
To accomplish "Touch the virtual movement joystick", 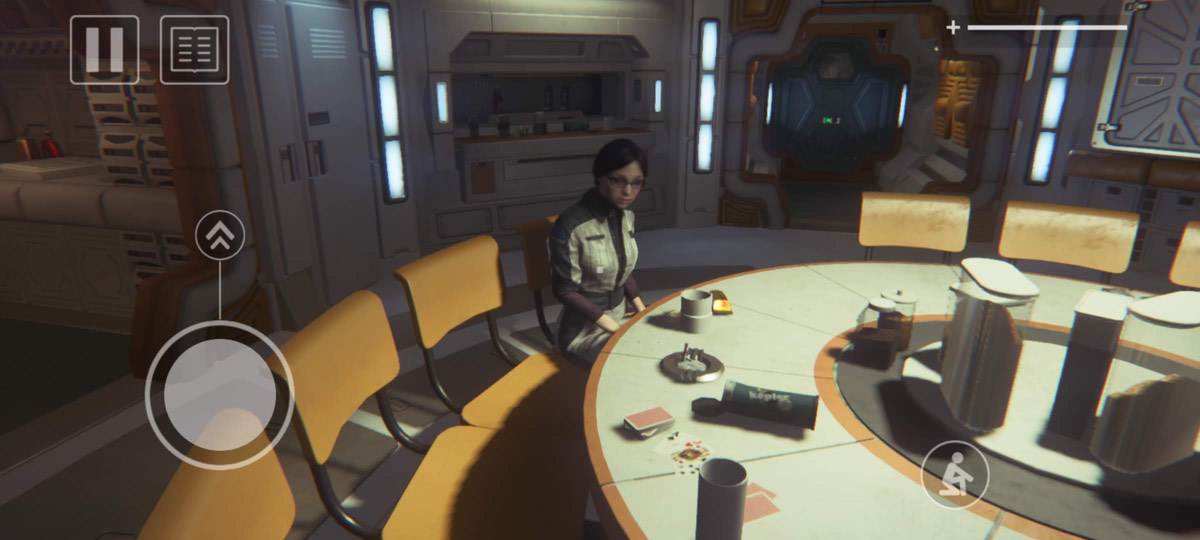I will tap(220, 395).
